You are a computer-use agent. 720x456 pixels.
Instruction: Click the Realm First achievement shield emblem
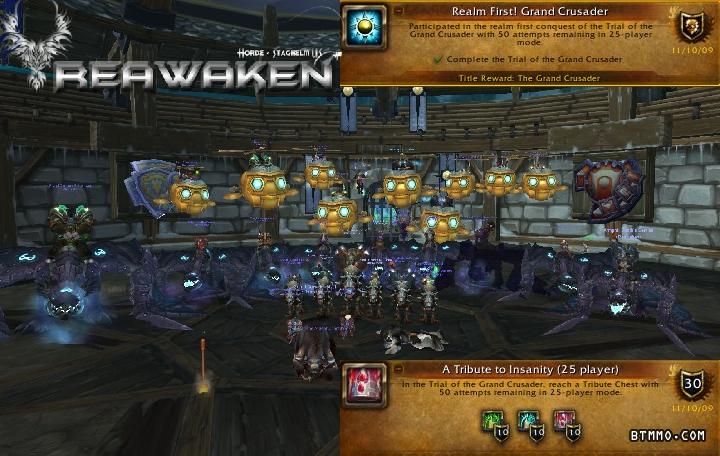[691, 27]
